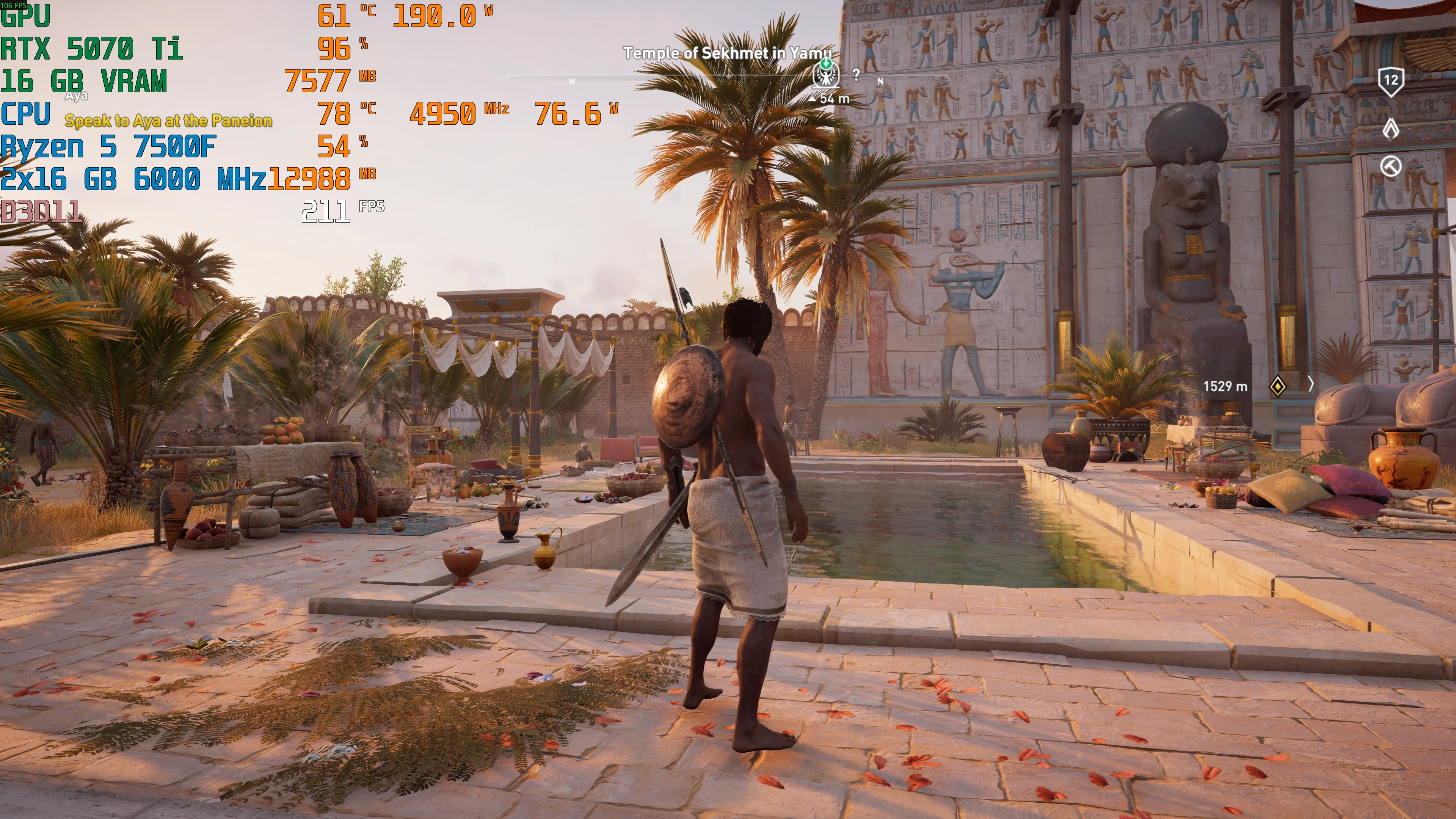Select the gold diamond quest marker
This screenshot has height=819, width=1456.
pos(1278,386)
